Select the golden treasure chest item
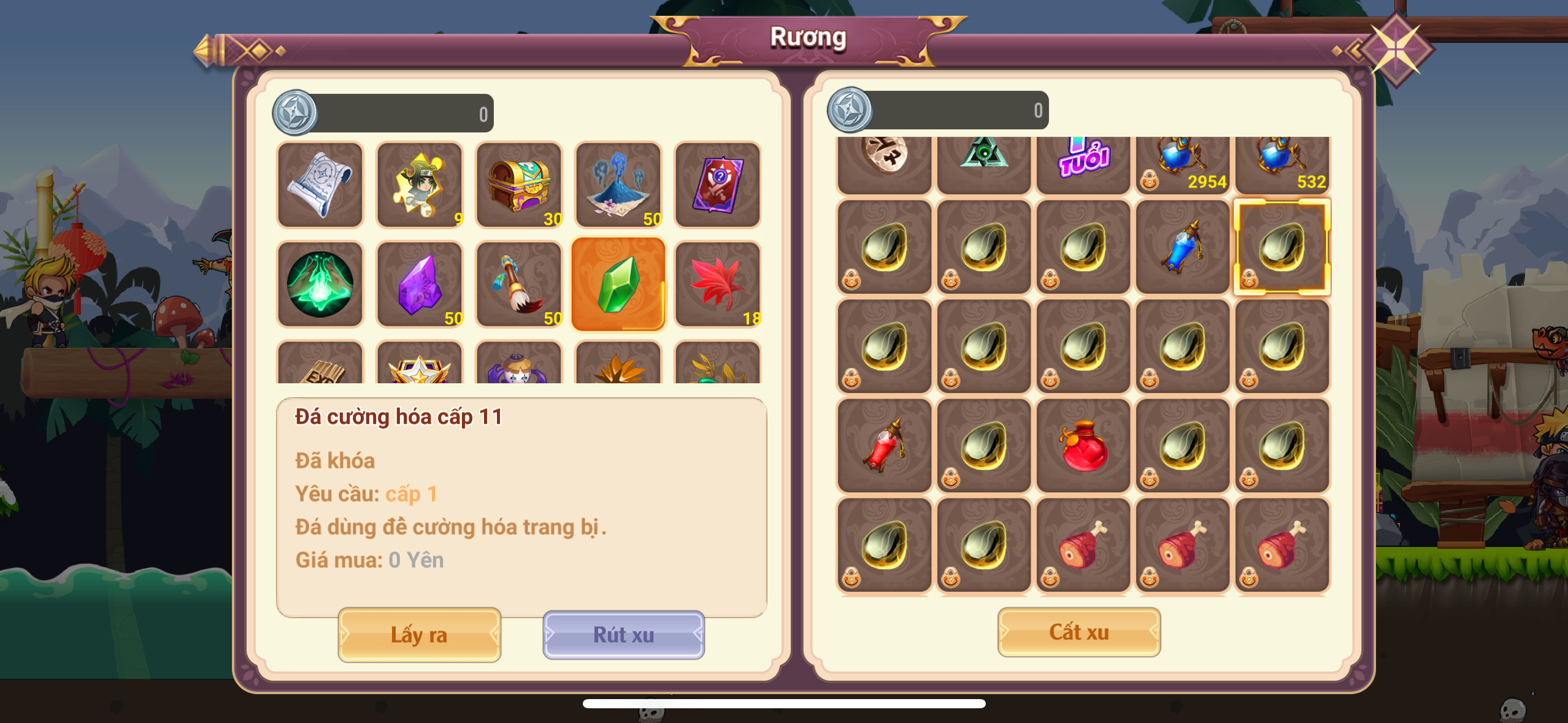The height and width of the screenshot is (723, 1568). click(x=519, y=185)
